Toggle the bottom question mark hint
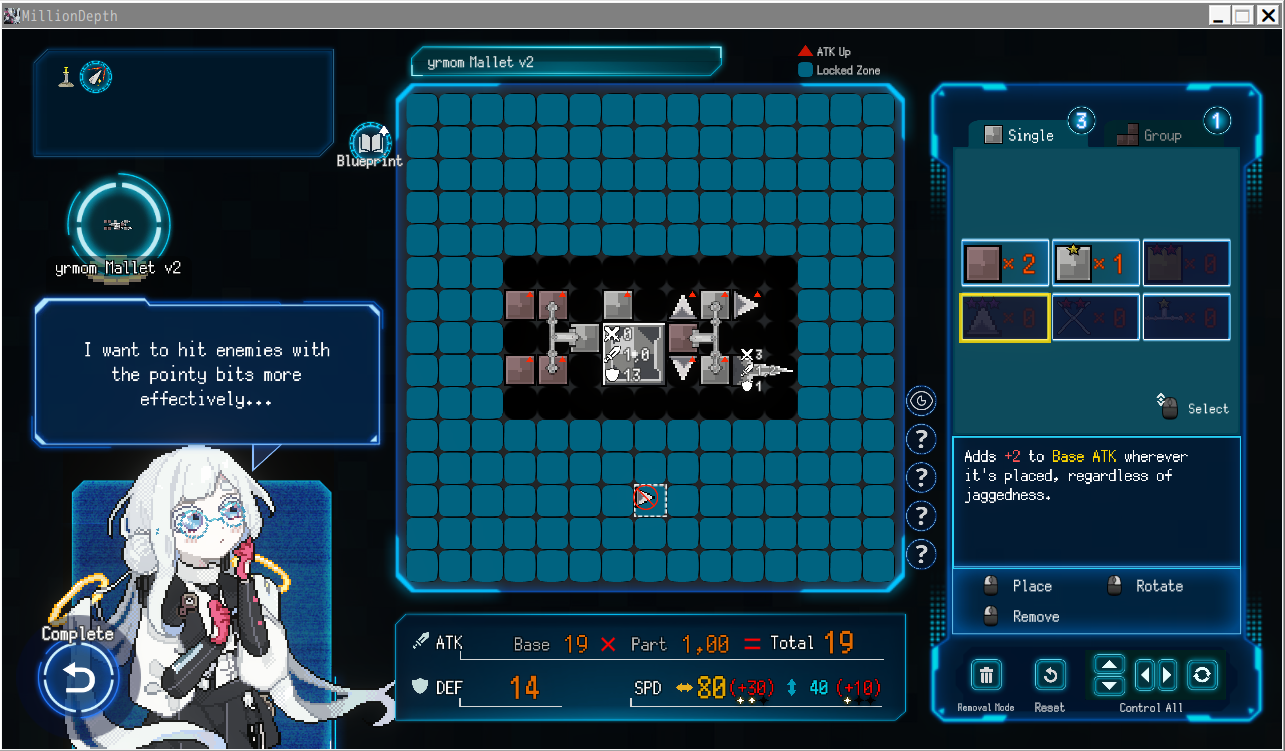The width and height of the screenshot is (1285, 751). [921, 554]
